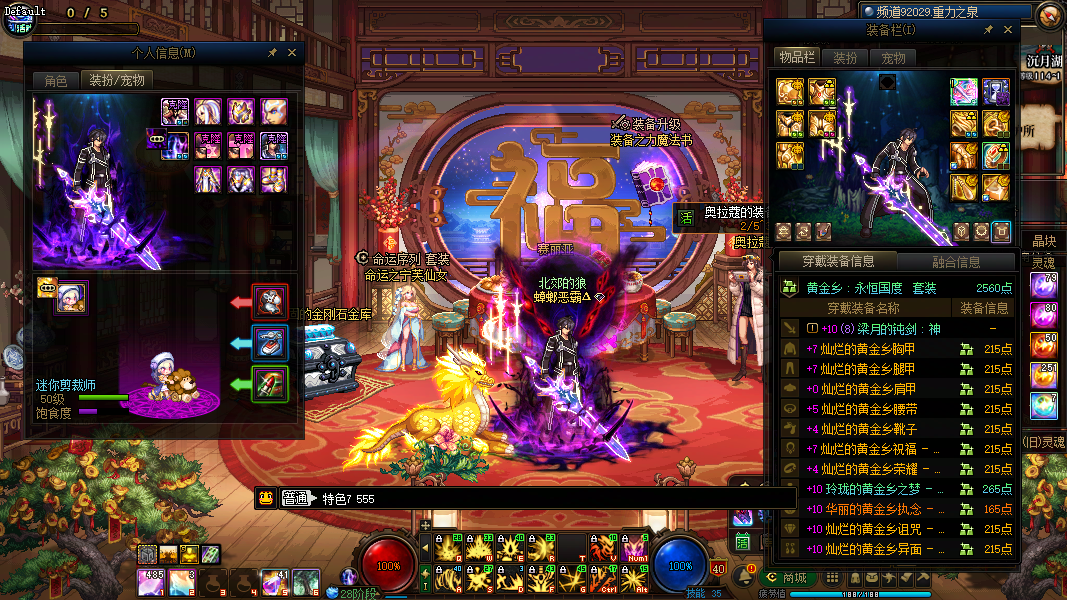Open the 装扮/宠物 costume and pet tab

click(116, 80)
